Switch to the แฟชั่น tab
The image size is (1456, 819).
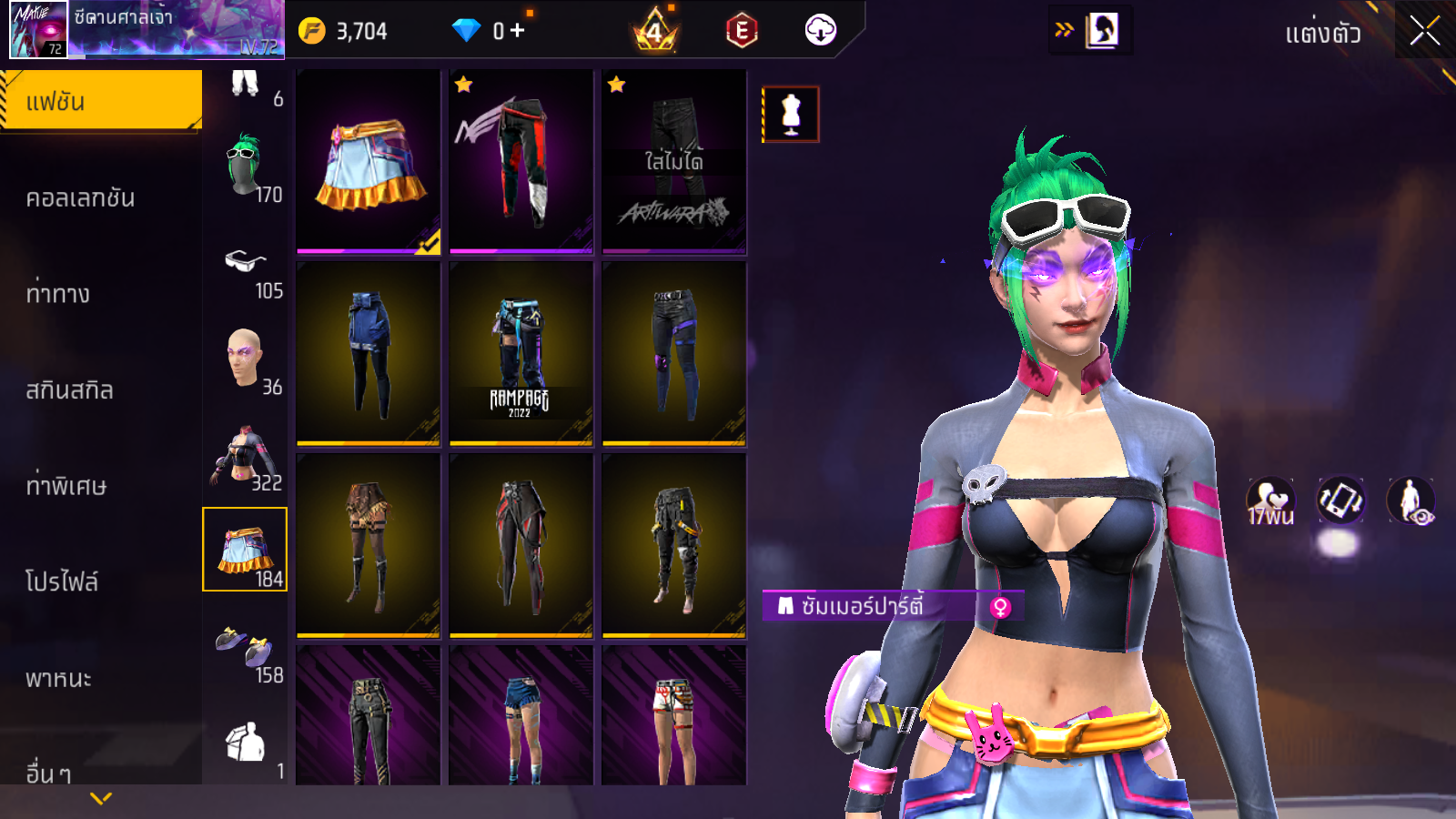[100, 101]
